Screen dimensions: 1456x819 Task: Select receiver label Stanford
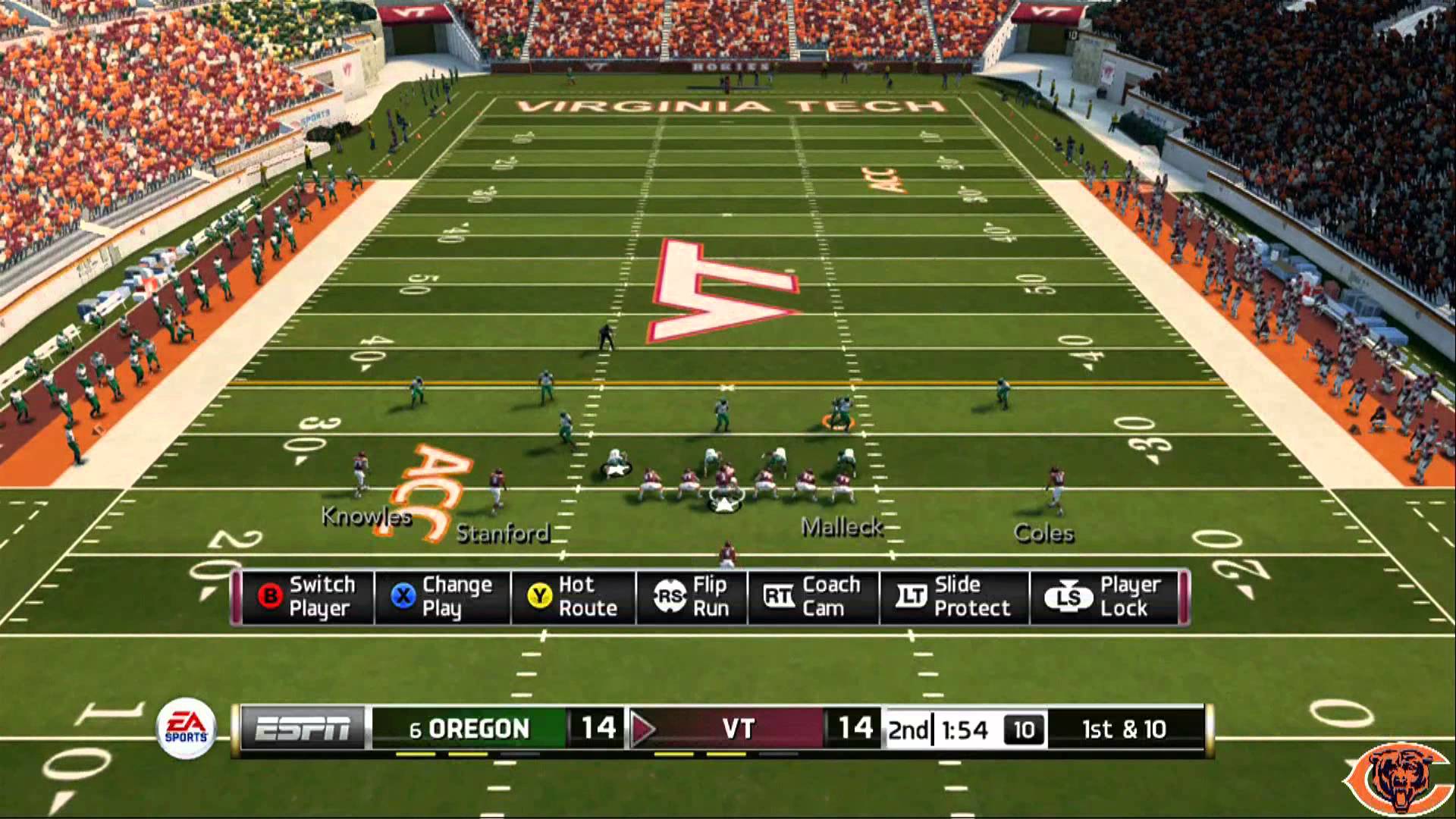503,534
